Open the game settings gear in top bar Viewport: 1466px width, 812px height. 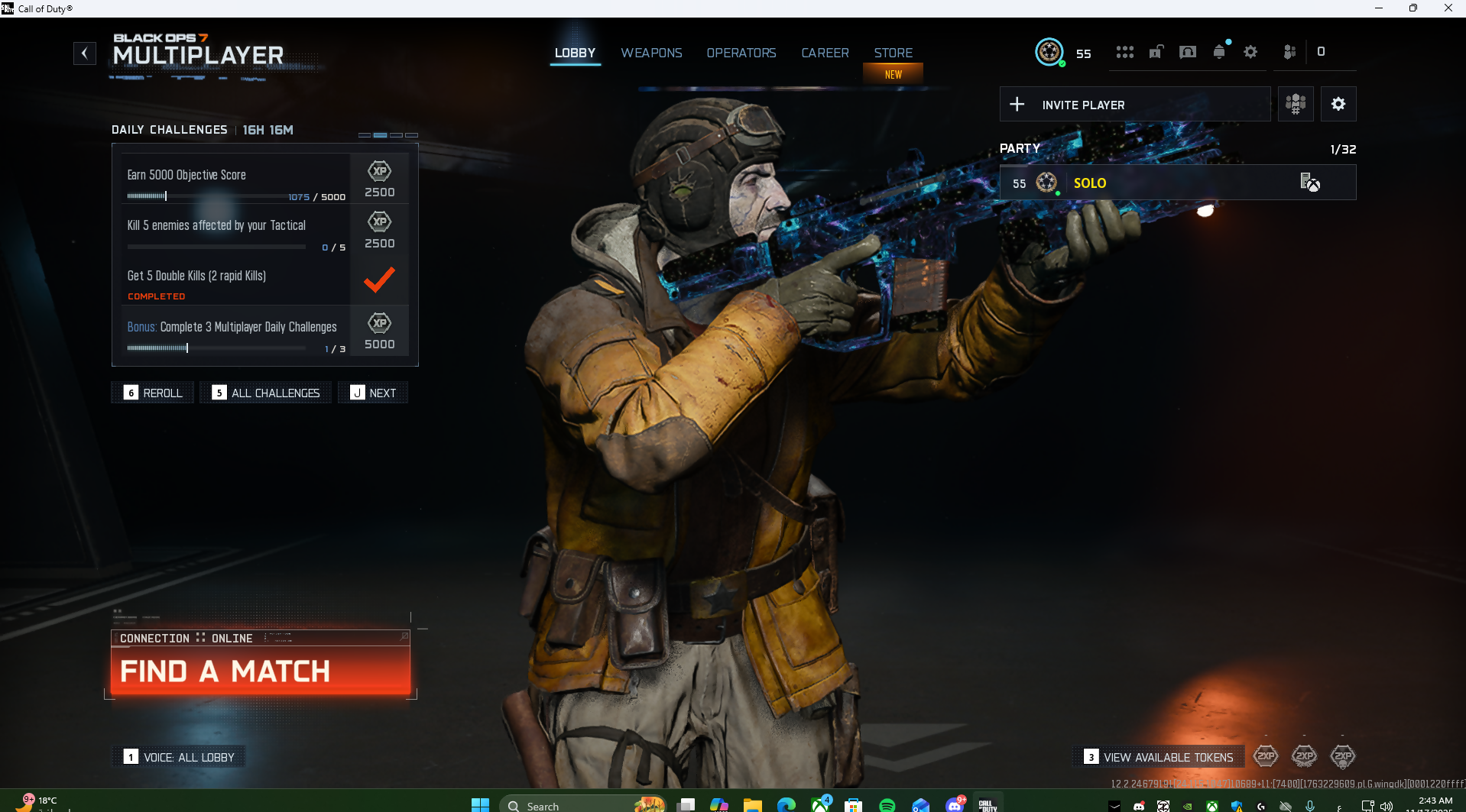point(1250,52)
